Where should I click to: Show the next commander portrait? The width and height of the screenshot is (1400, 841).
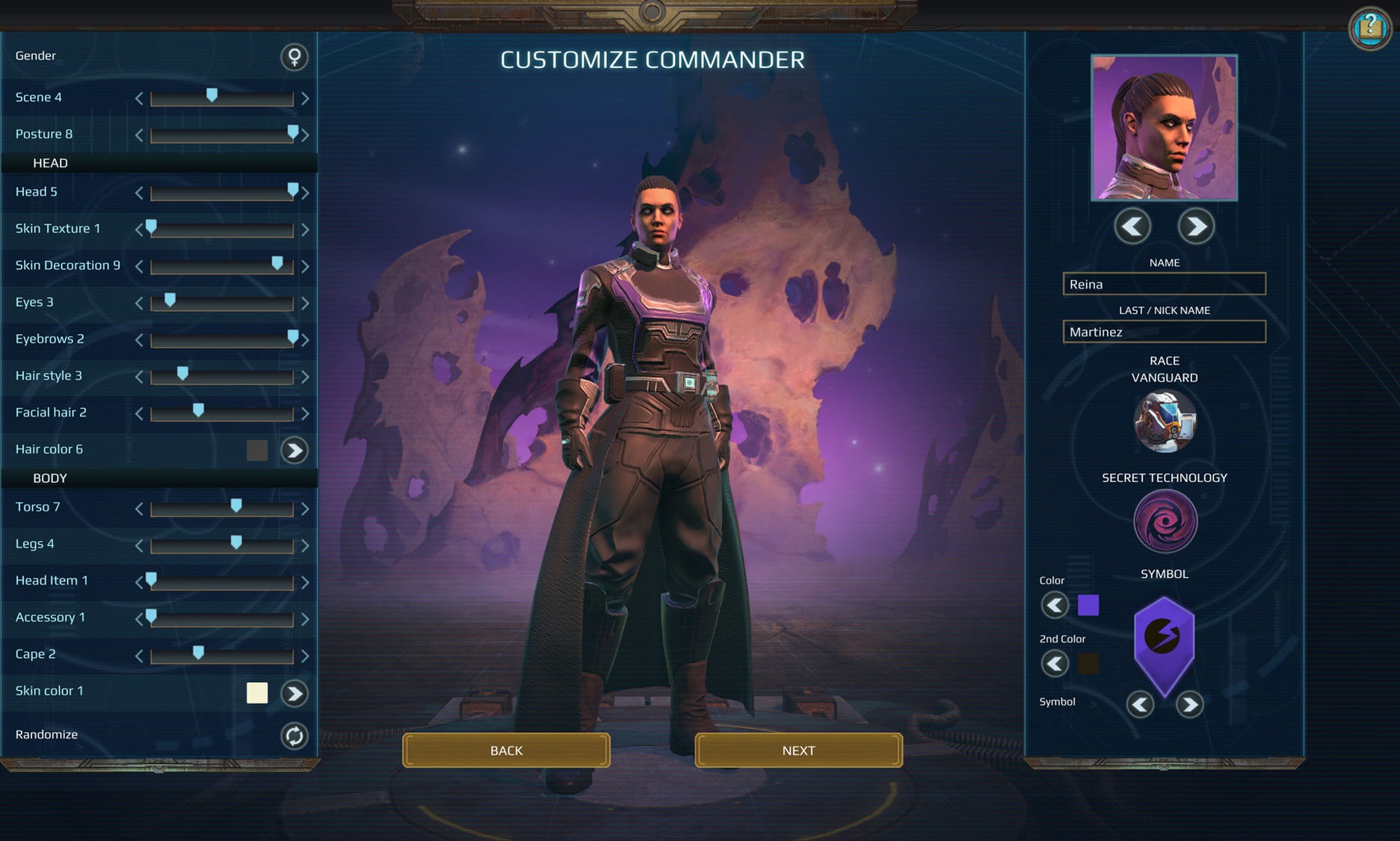[x=1195, y=226]
